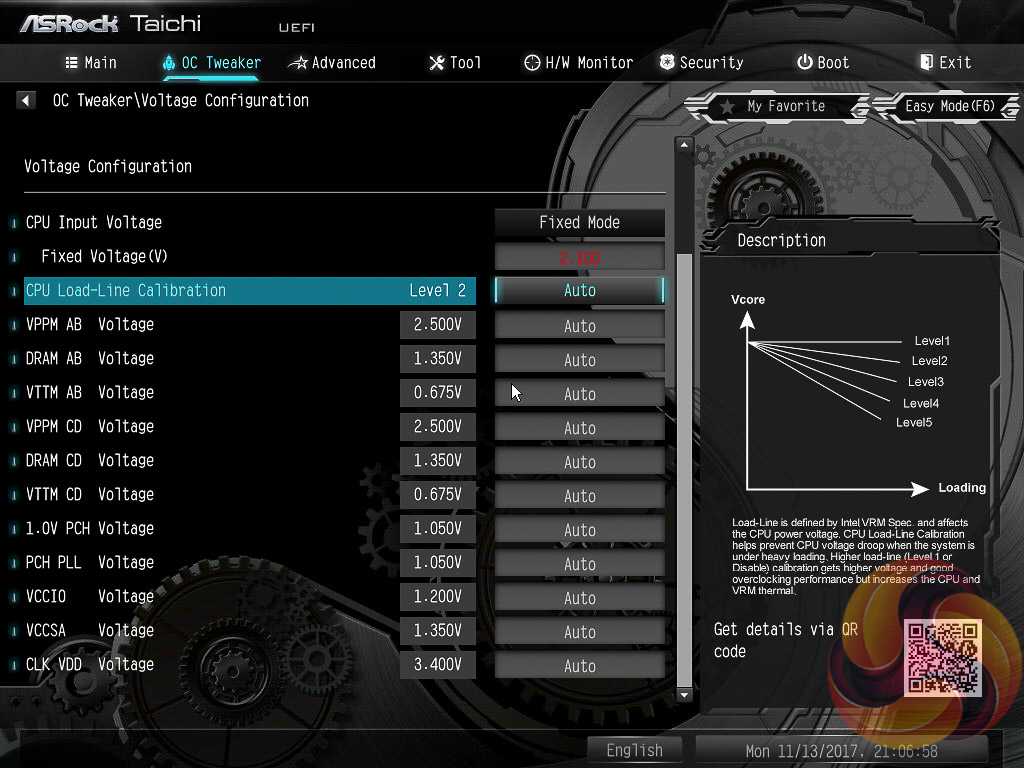
Task: Change the English language selector
Action: tap(634, 750)
